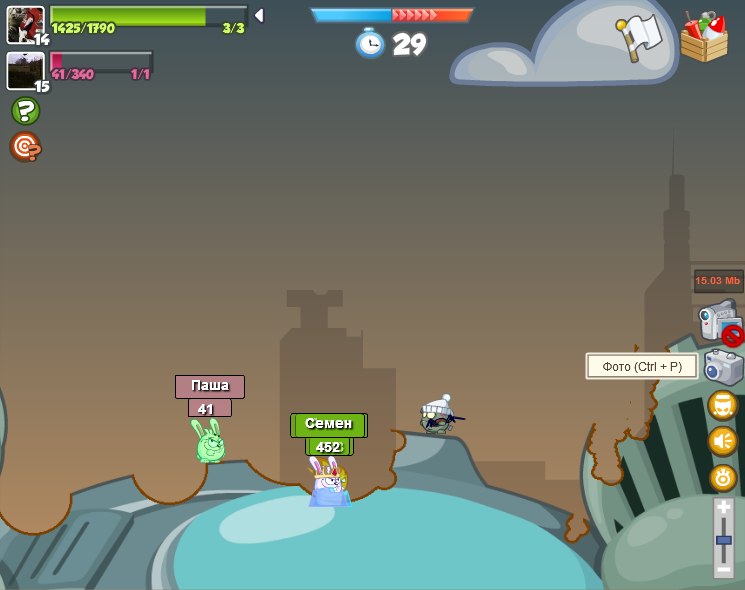Zoom out with the minus button

coord(723,569)
